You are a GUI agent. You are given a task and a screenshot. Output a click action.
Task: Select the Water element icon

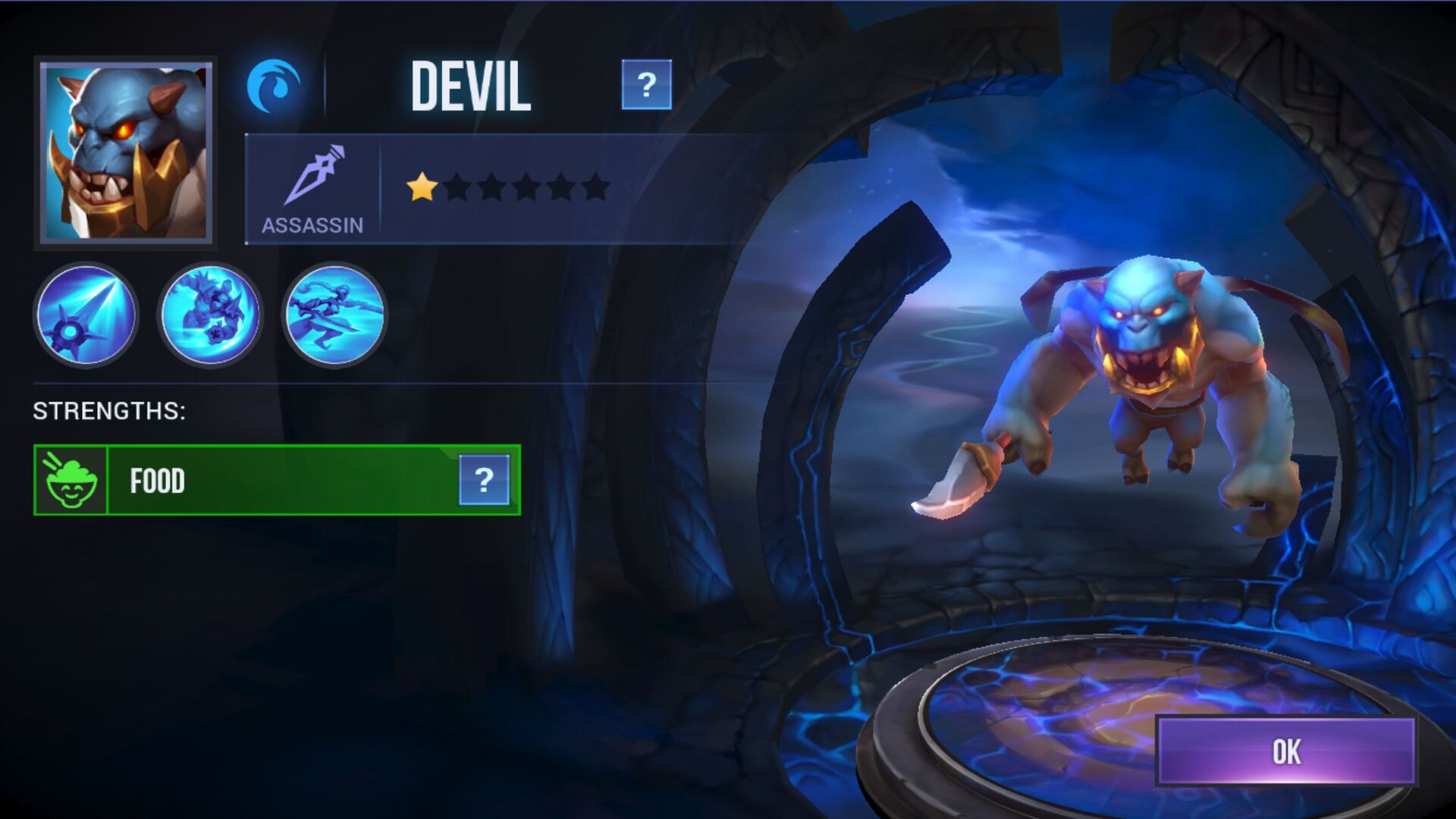point(275,85)
